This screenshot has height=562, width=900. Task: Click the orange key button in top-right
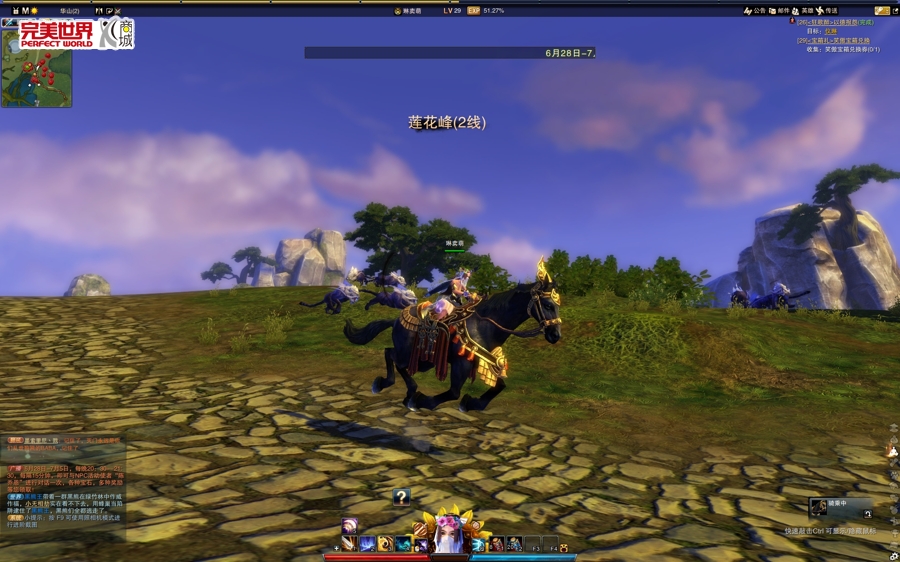[x=882, y=11]
